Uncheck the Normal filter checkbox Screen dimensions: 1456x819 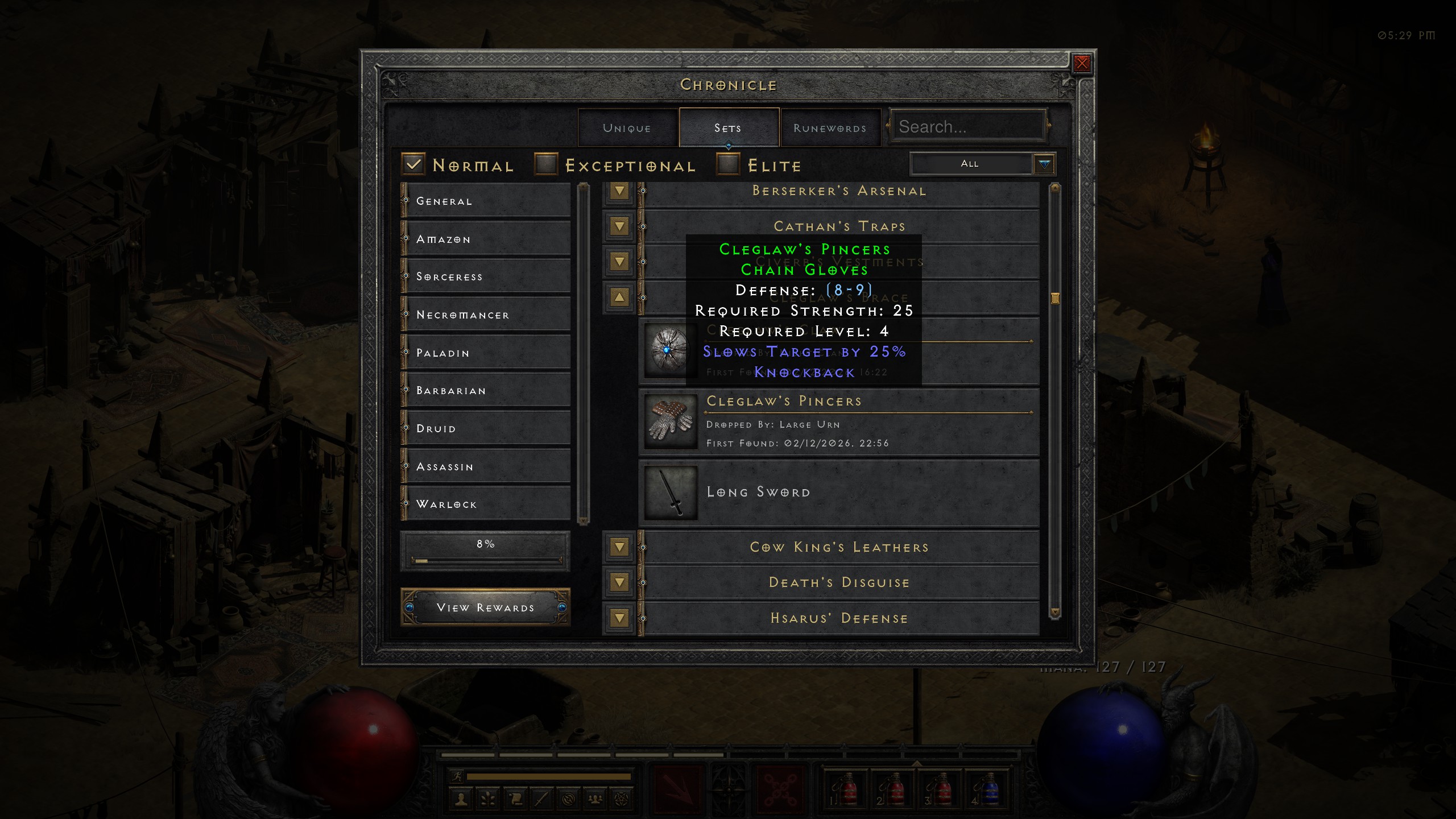[x=413, y=165]
